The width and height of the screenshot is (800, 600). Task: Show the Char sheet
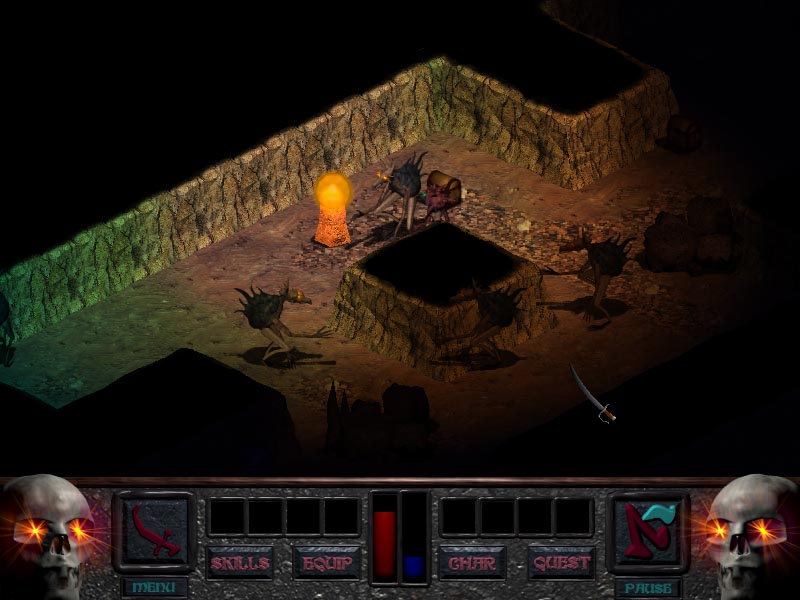(x=472, y=562)
